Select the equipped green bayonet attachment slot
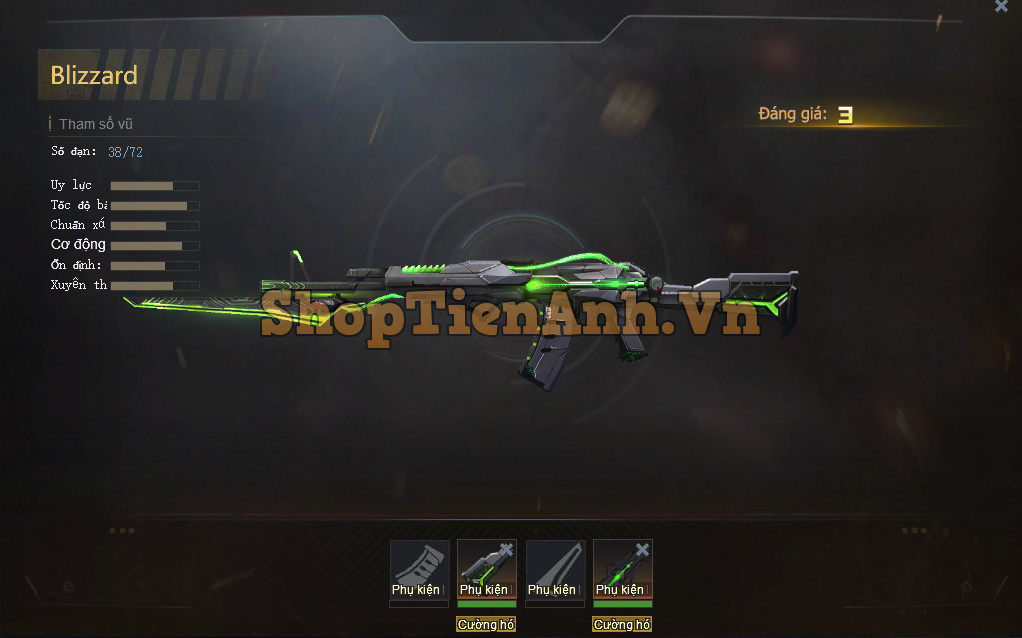The image size is (1022, 638). point(621,572)
